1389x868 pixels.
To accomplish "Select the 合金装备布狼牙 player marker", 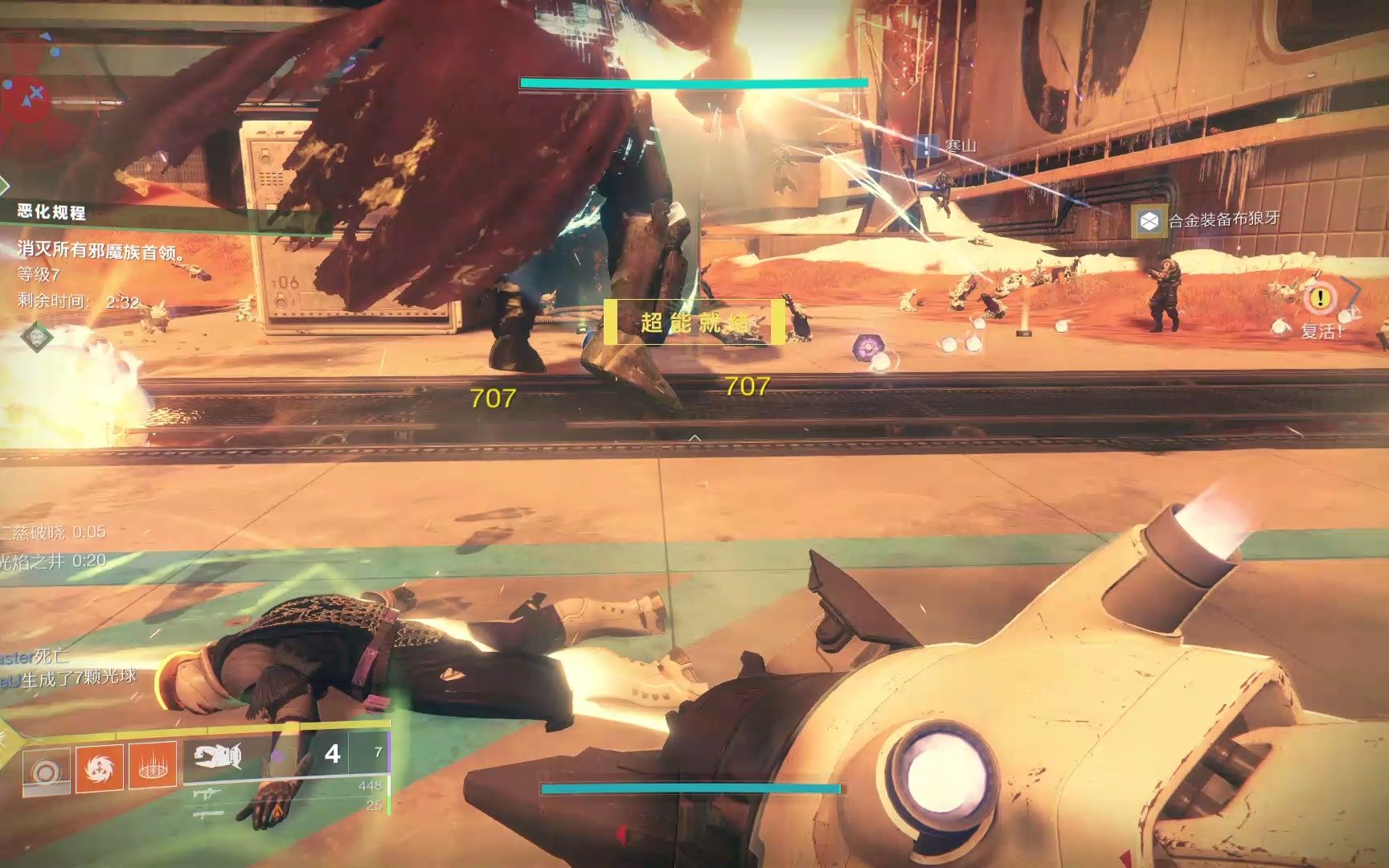I will (1149, 221).
